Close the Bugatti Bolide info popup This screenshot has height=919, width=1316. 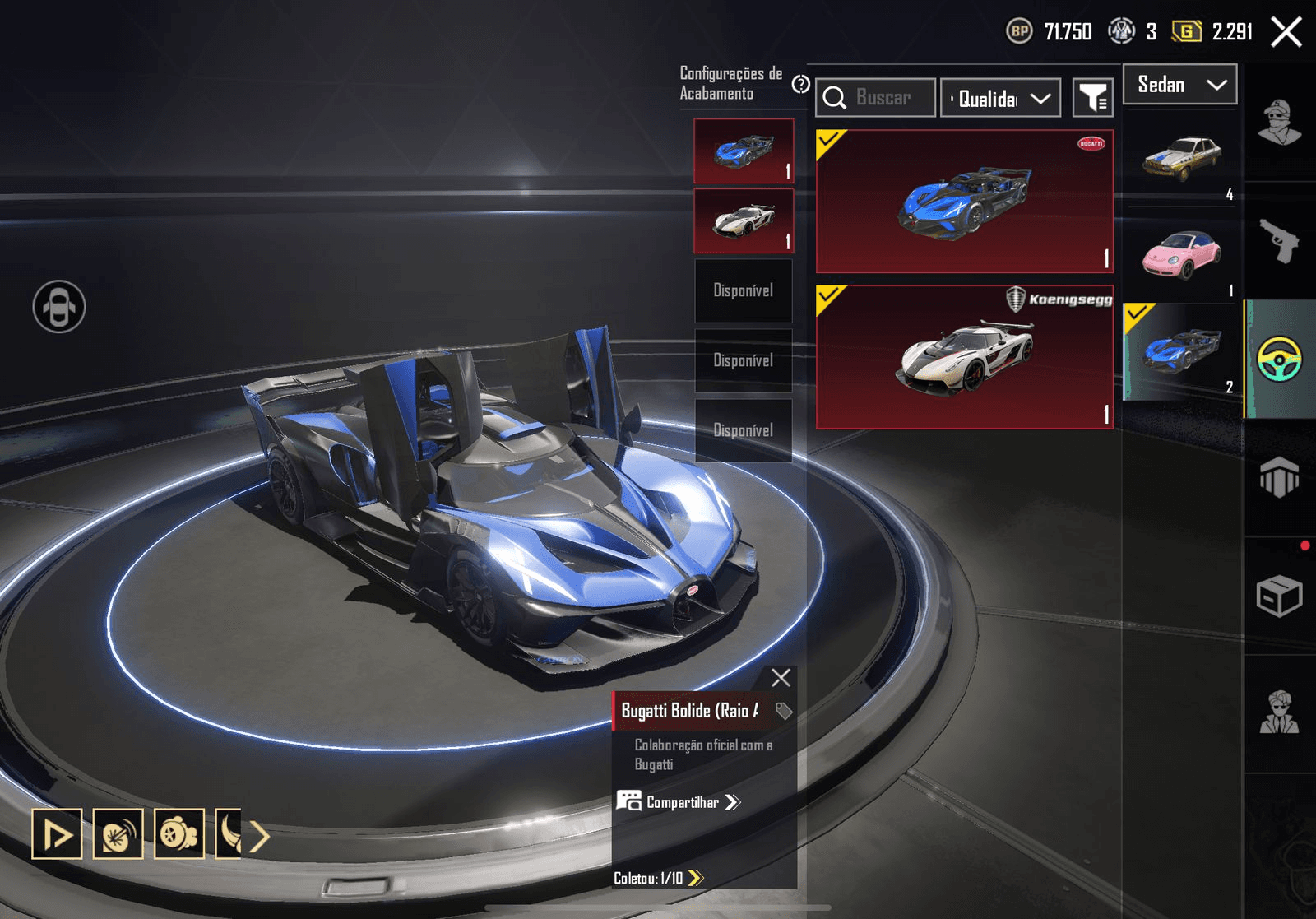click(781, 677)
